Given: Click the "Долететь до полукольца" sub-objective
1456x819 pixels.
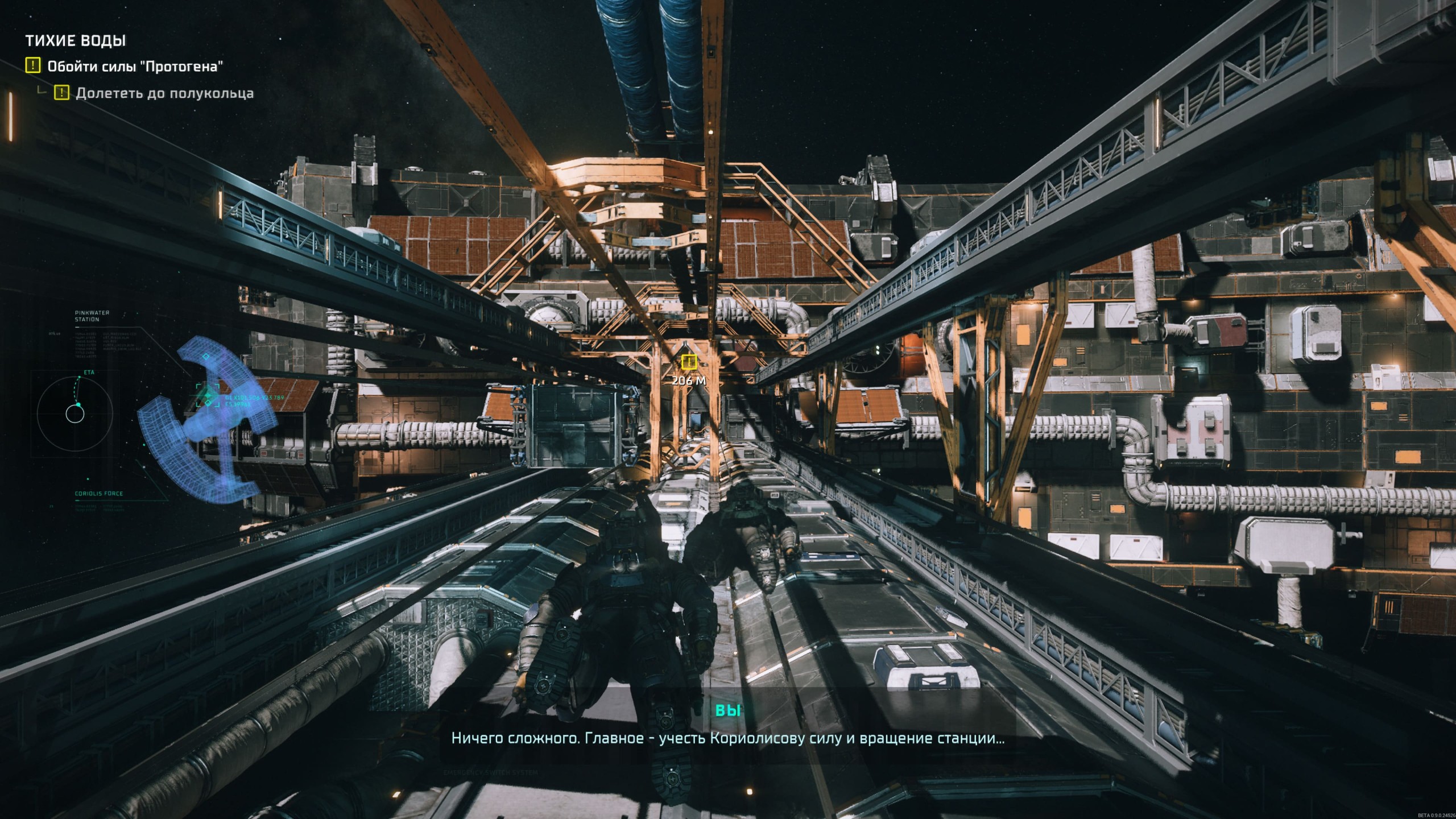Looking at the screenshot, I should coord(164,93).
